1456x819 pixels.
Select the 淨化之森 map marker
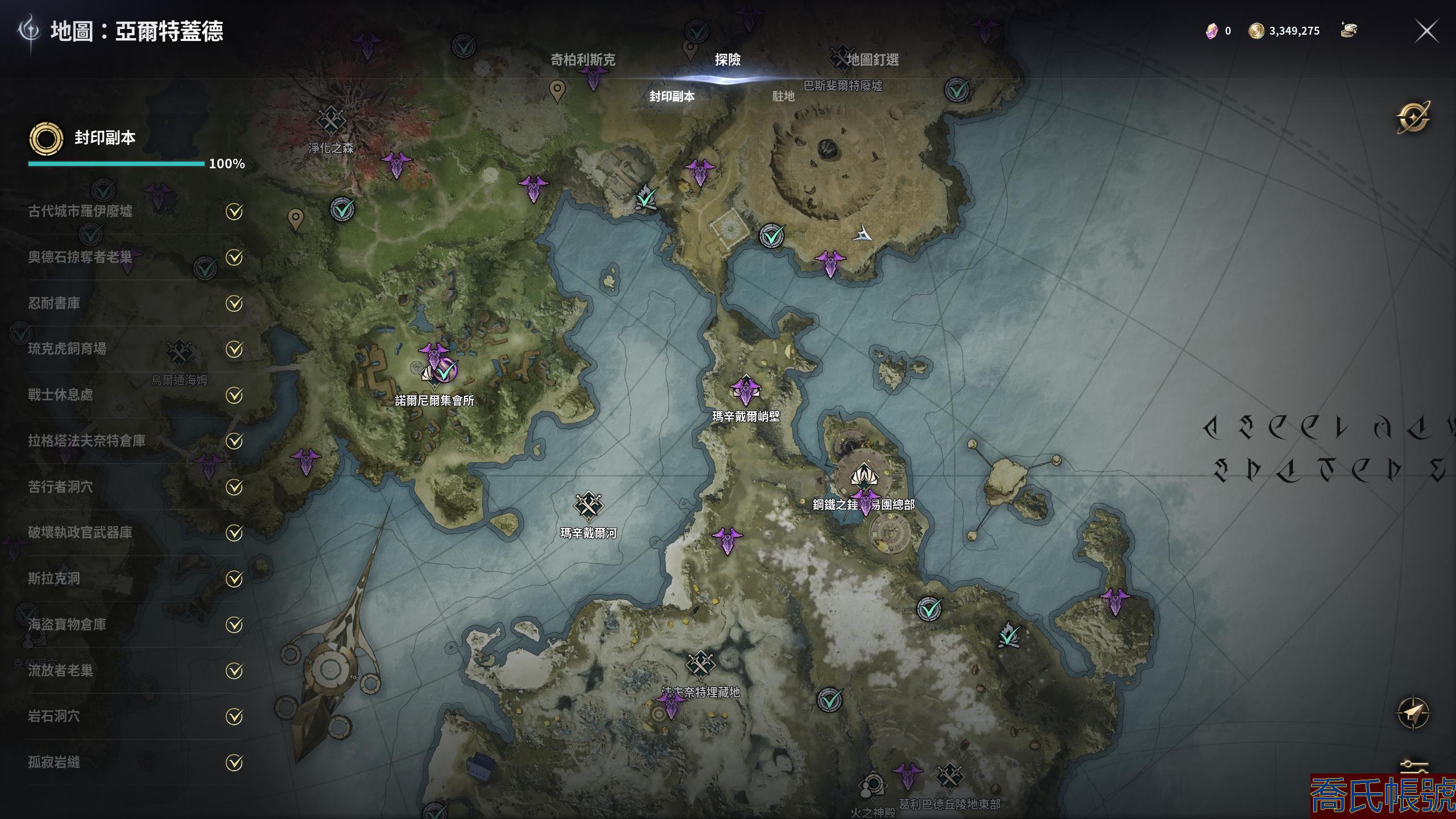[x=330, y=121]
